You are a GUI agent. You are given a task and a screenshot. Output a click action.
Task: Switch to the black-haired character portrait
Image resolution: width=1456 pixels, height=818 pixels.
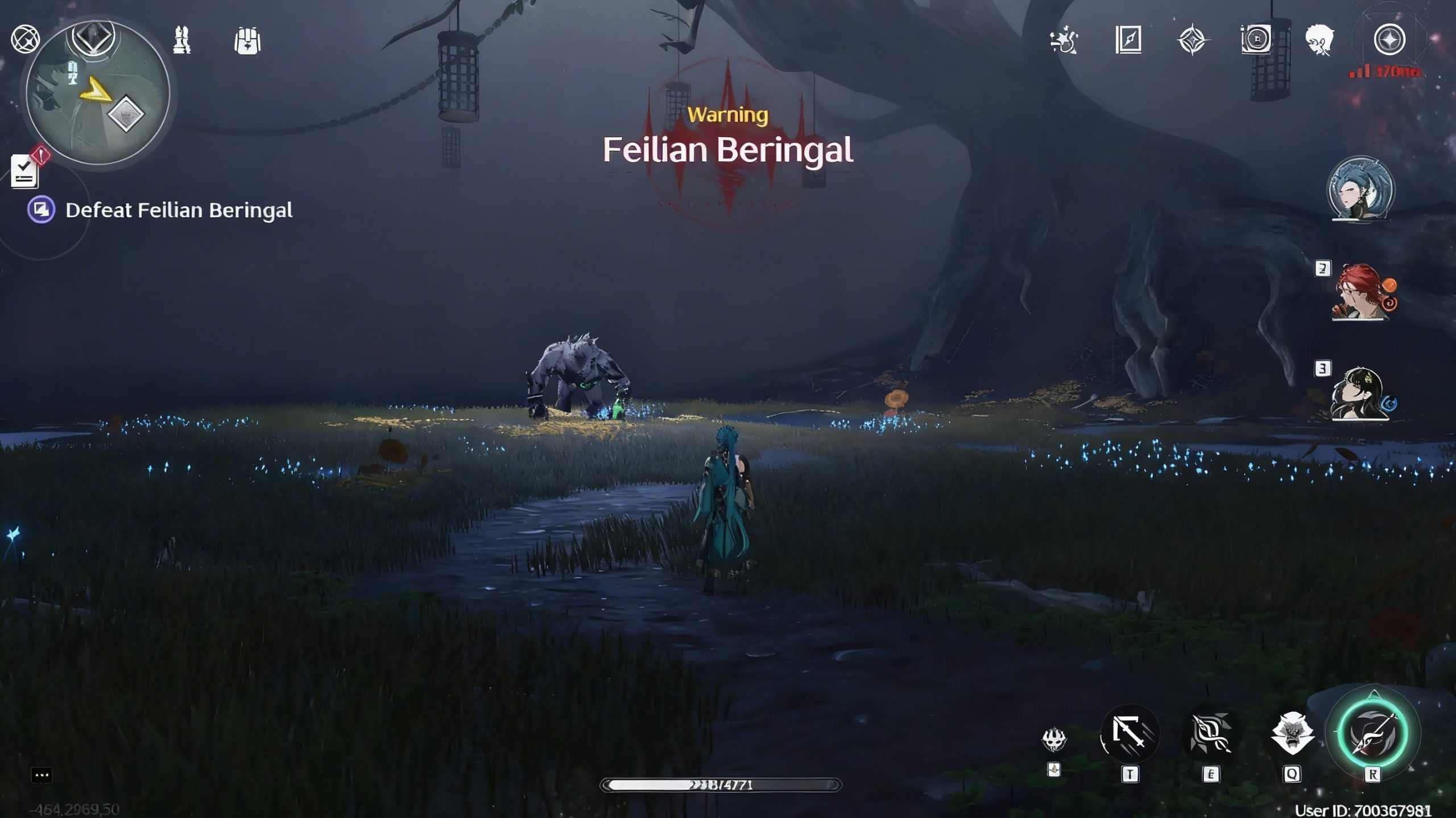click(x=1359, y=394)
